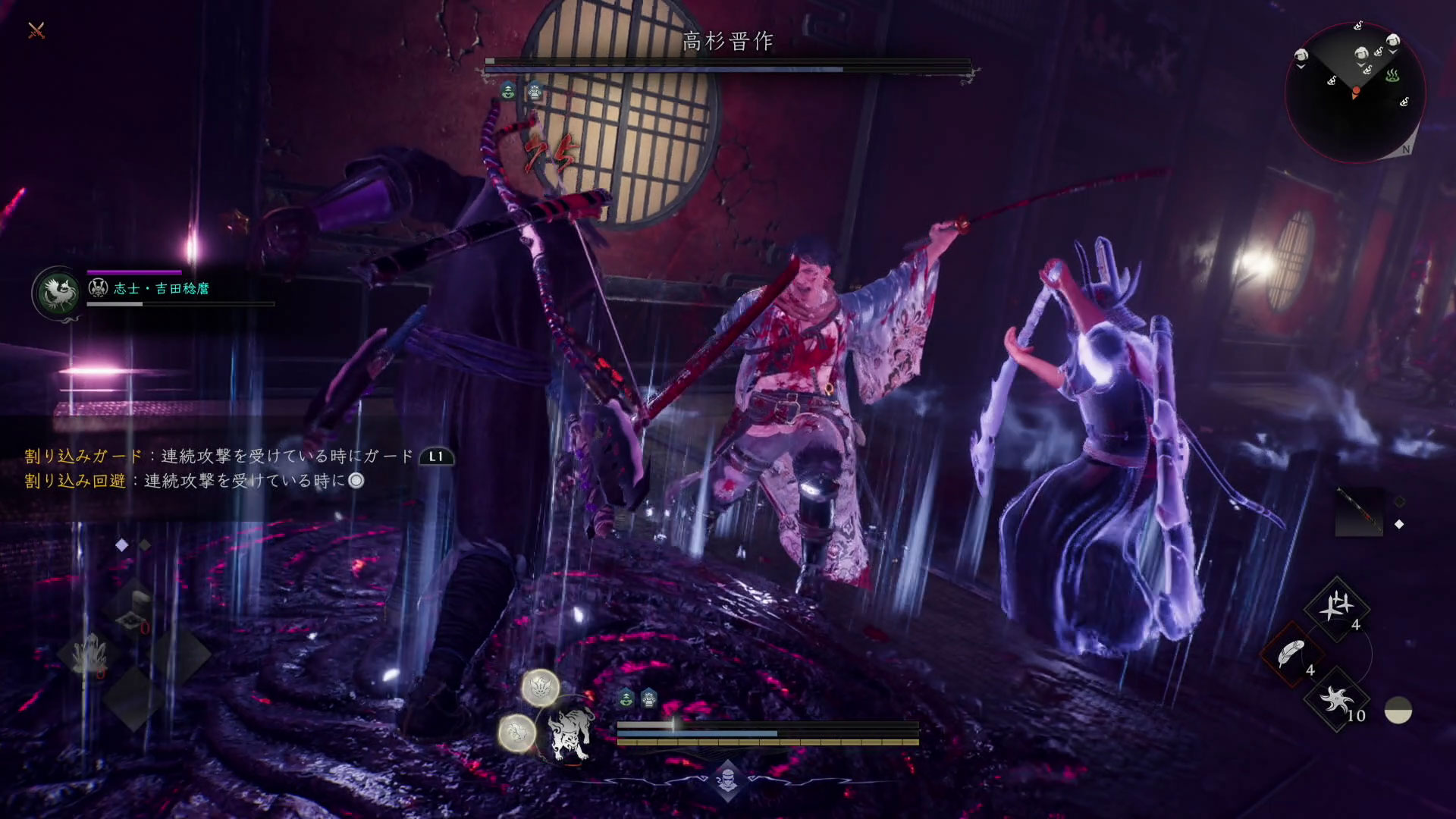Select the crystal cluster item slot

point(90,652)
